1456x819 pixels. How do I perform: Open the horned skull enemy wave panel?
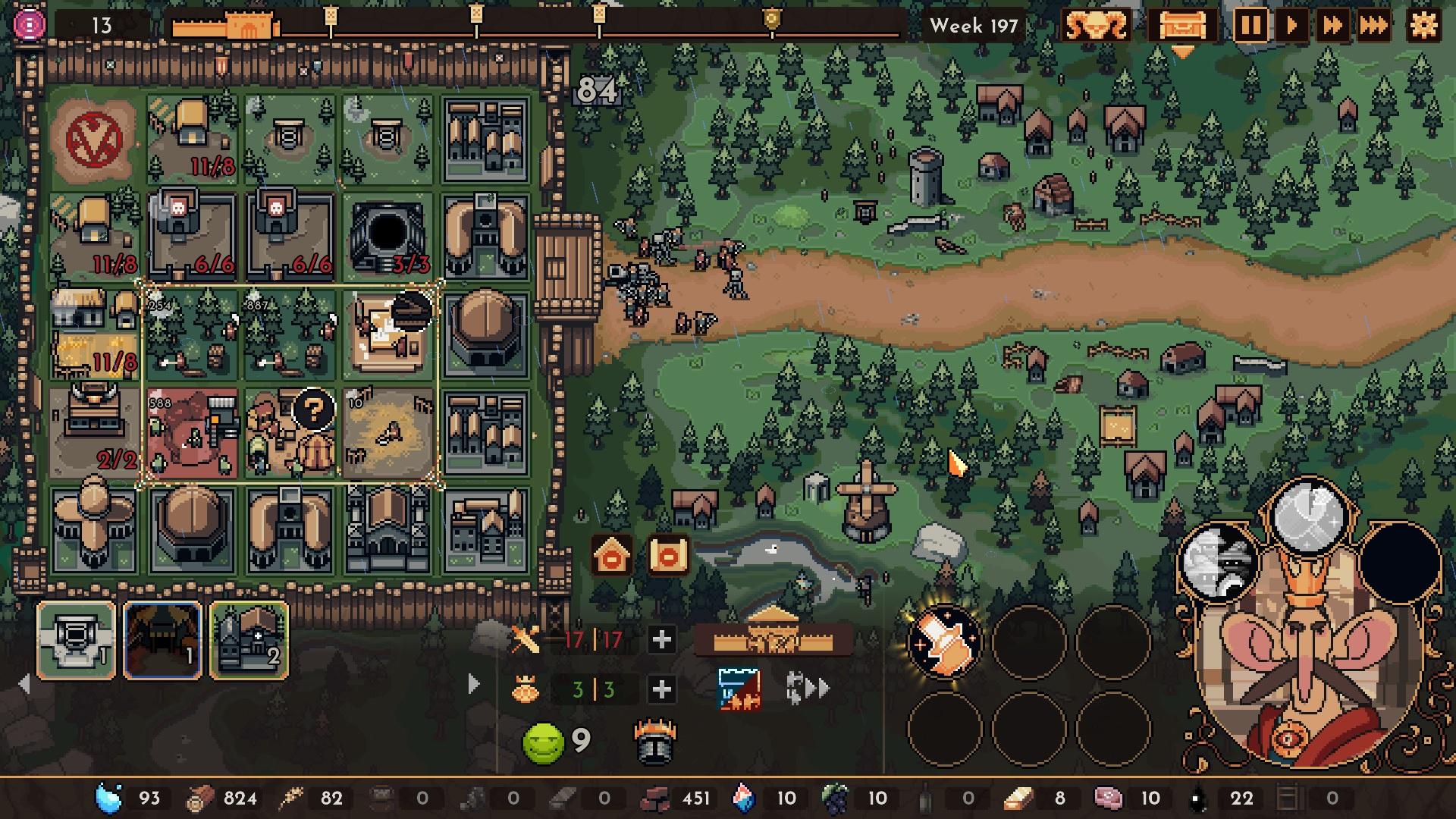coord(1096,27)
